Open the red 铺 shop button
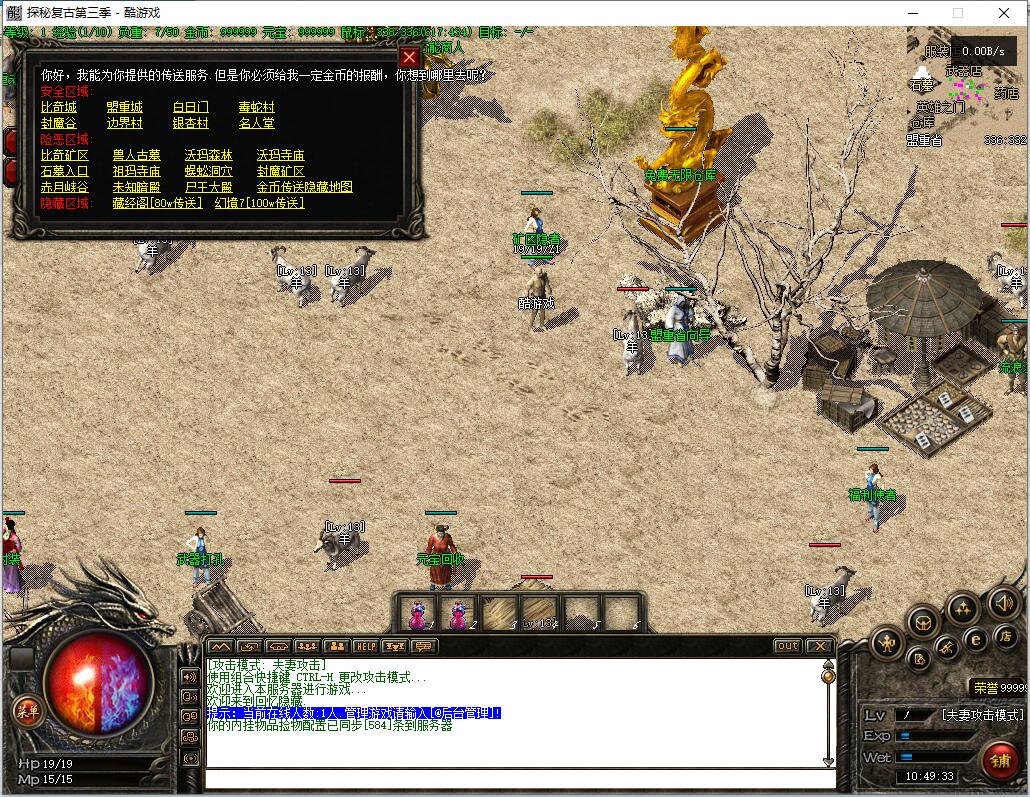The height and width of the screenshot is (797, 1030). 1000,759
